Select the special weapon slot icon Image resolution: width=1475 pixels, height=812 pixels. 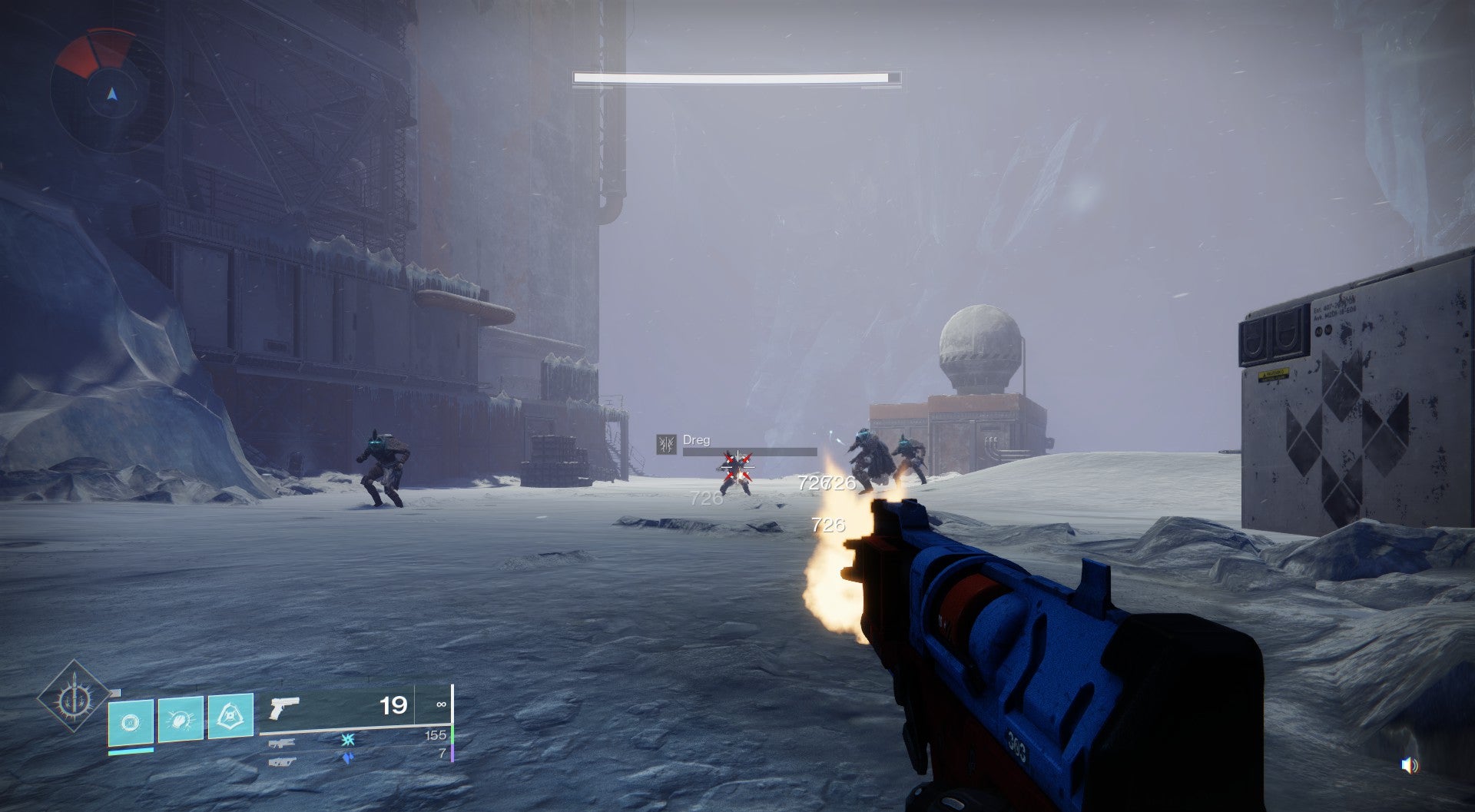(280, 743)
